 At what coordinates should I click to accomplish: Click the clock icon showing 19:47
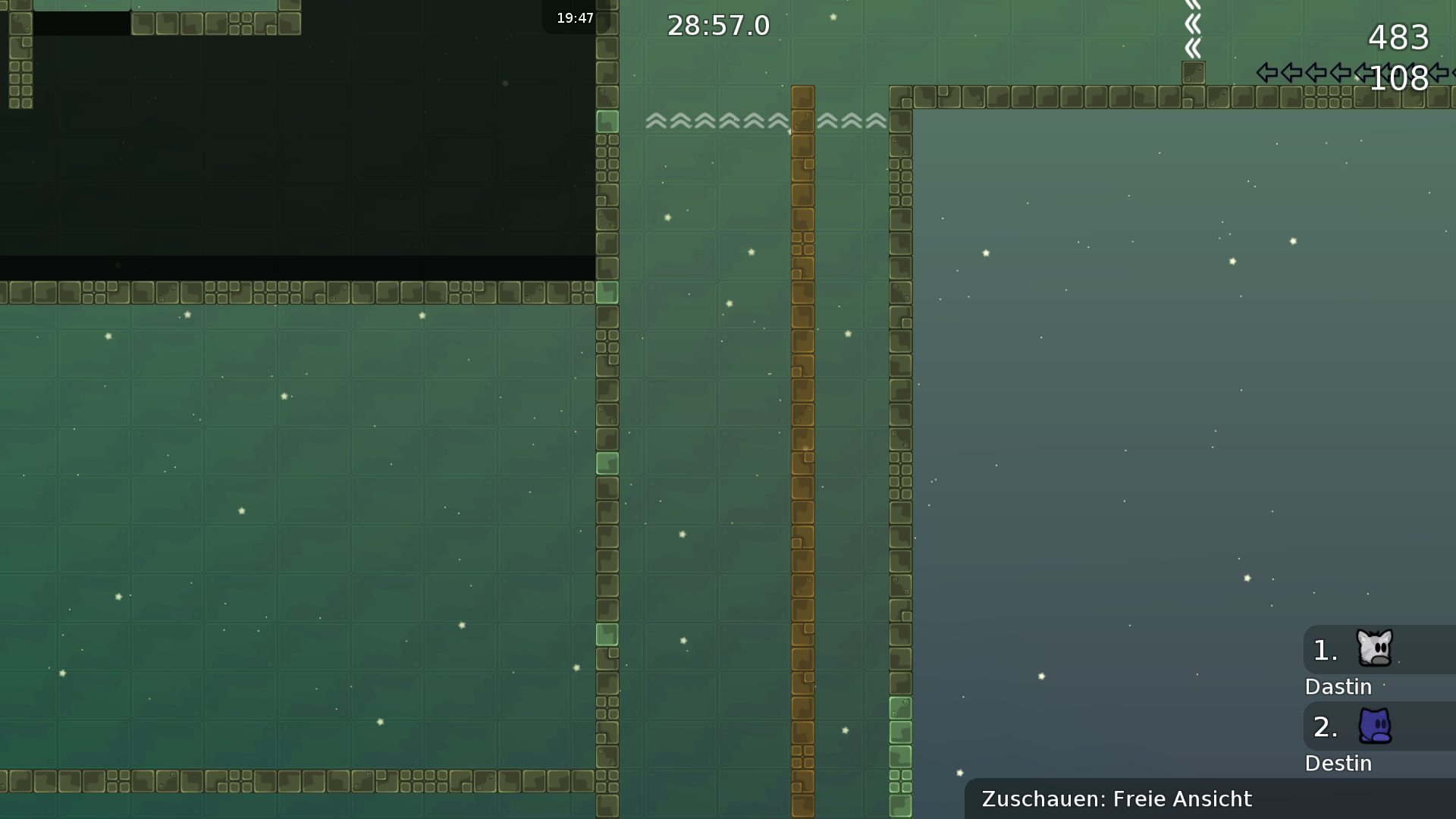(575, 17)
